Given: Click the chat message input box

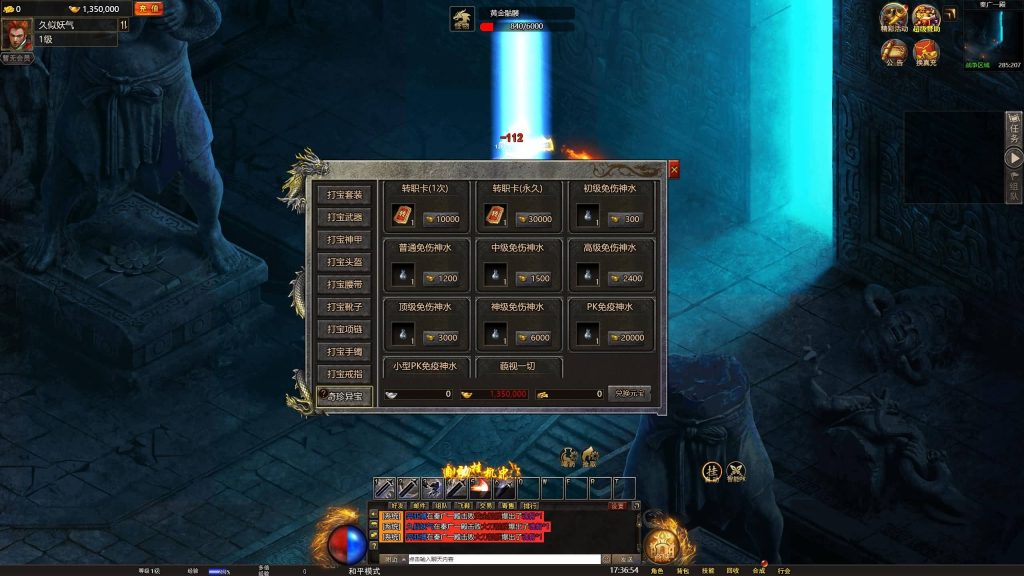Looking at the screenshot, I should pos(502,559).
